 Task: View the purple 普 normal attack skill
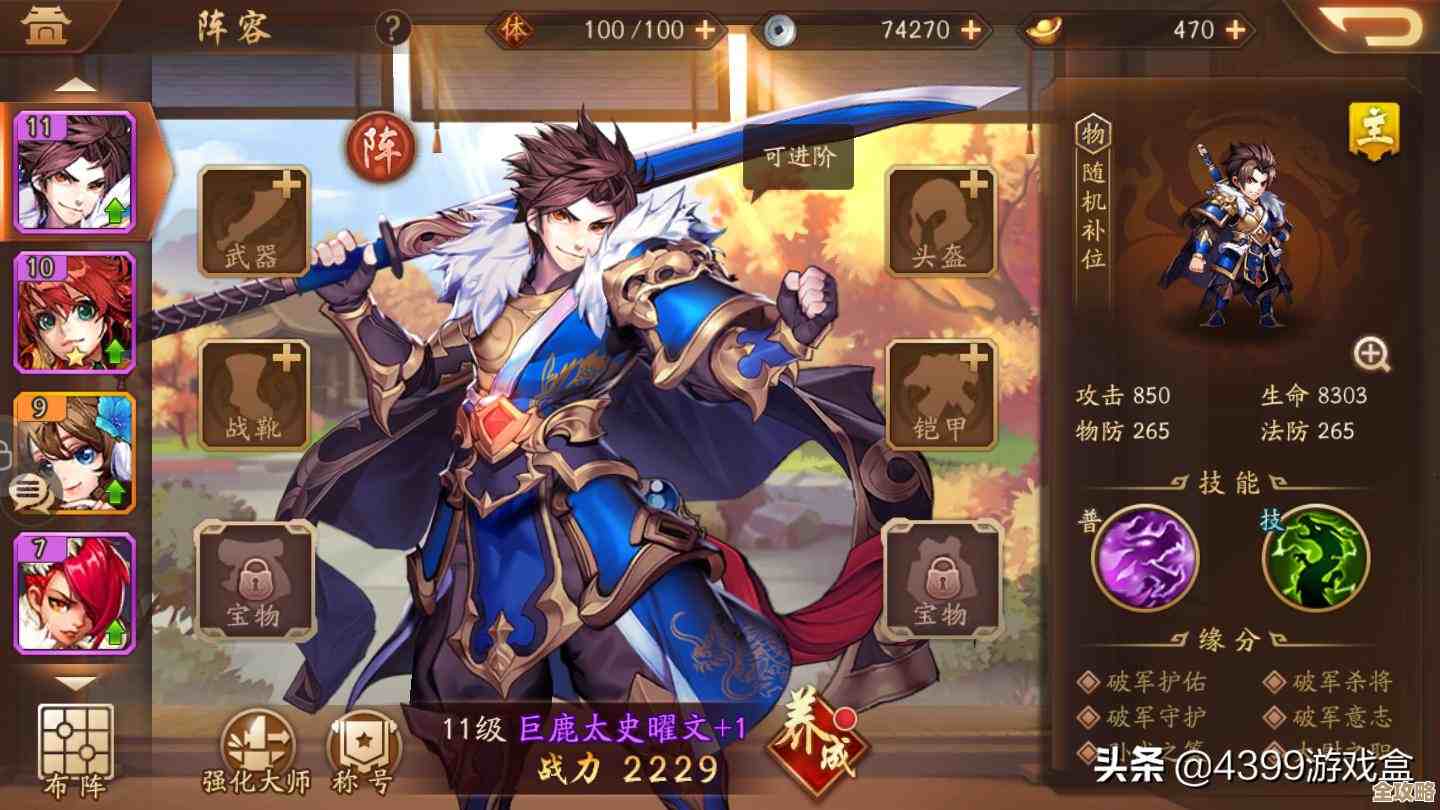tap(1148, 560)
